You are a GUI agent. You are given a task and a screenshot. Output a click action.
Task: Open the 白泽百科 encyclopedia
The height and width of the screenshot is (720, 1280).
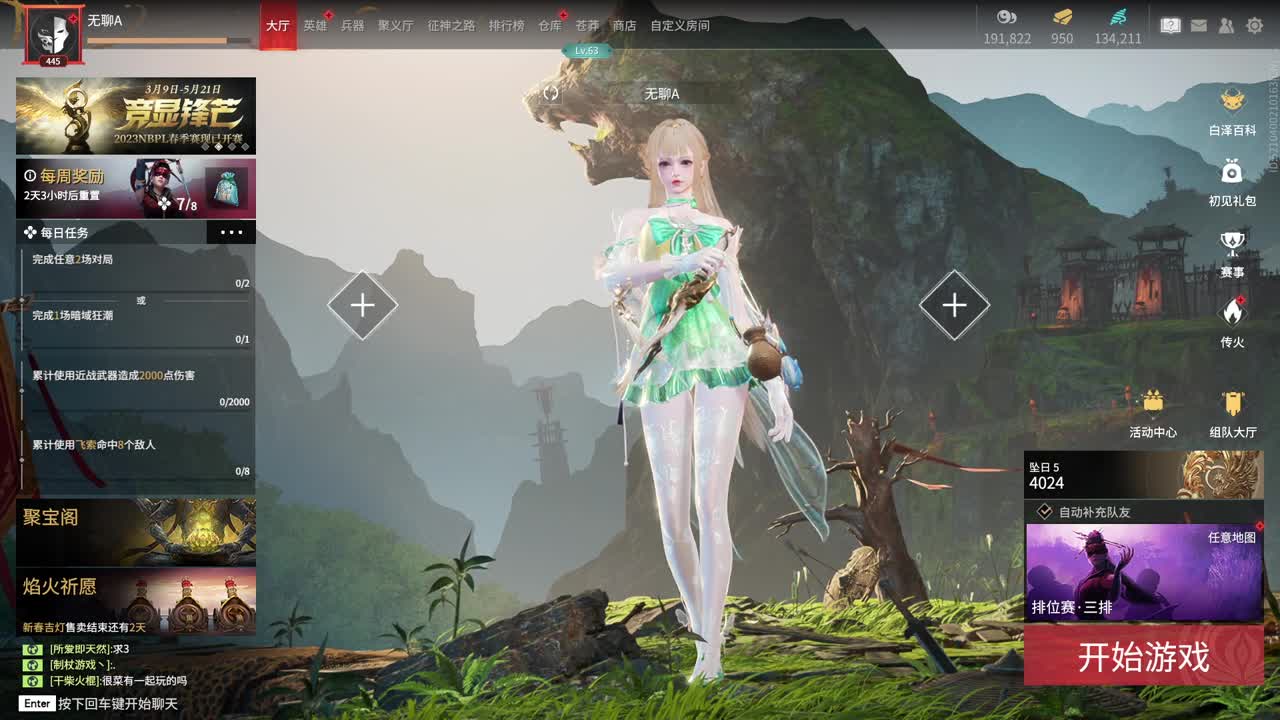click(x=1232, y=110)
